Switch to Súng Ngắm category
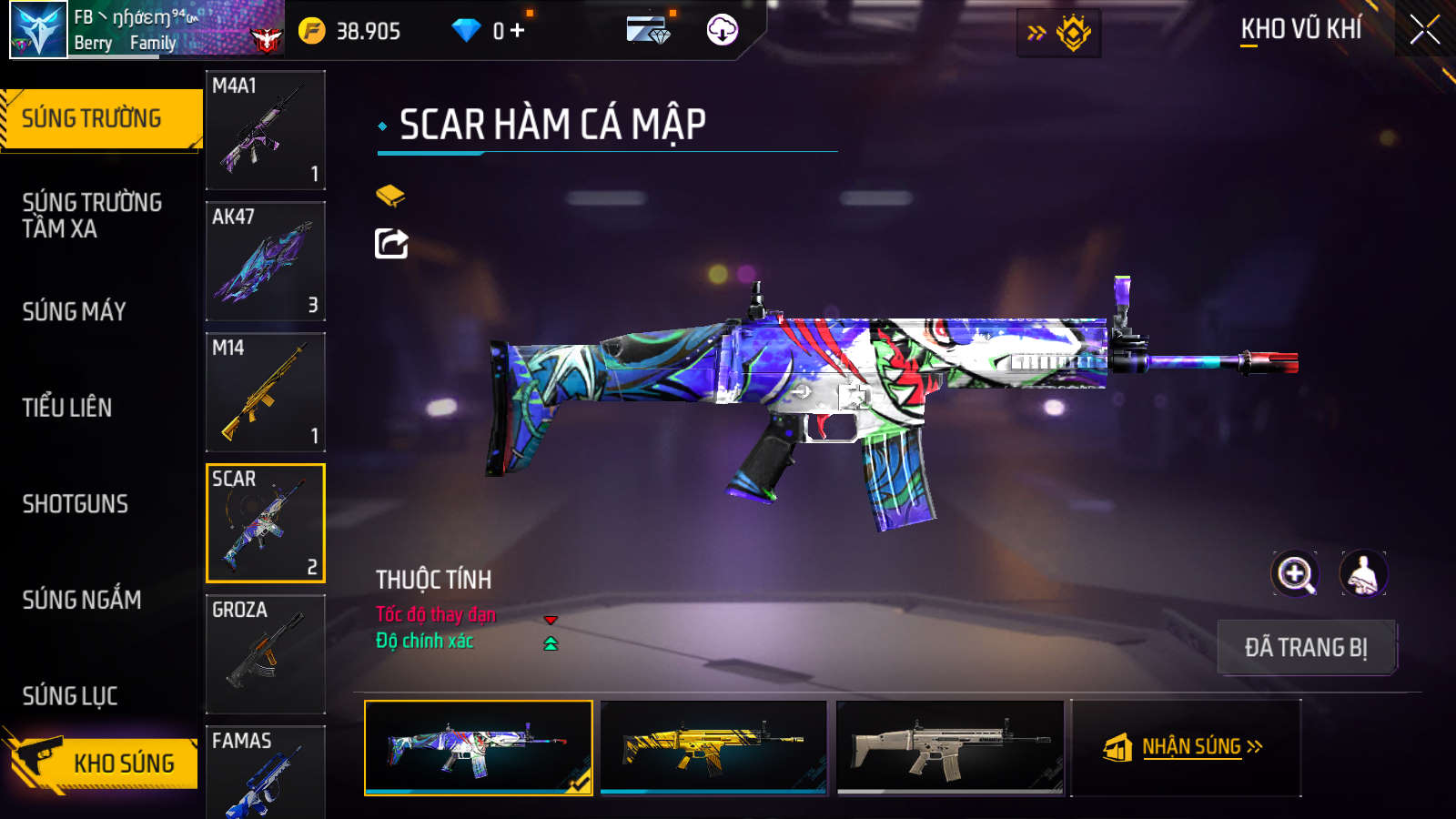The image size is (1456, 819). tap(82, 600)
